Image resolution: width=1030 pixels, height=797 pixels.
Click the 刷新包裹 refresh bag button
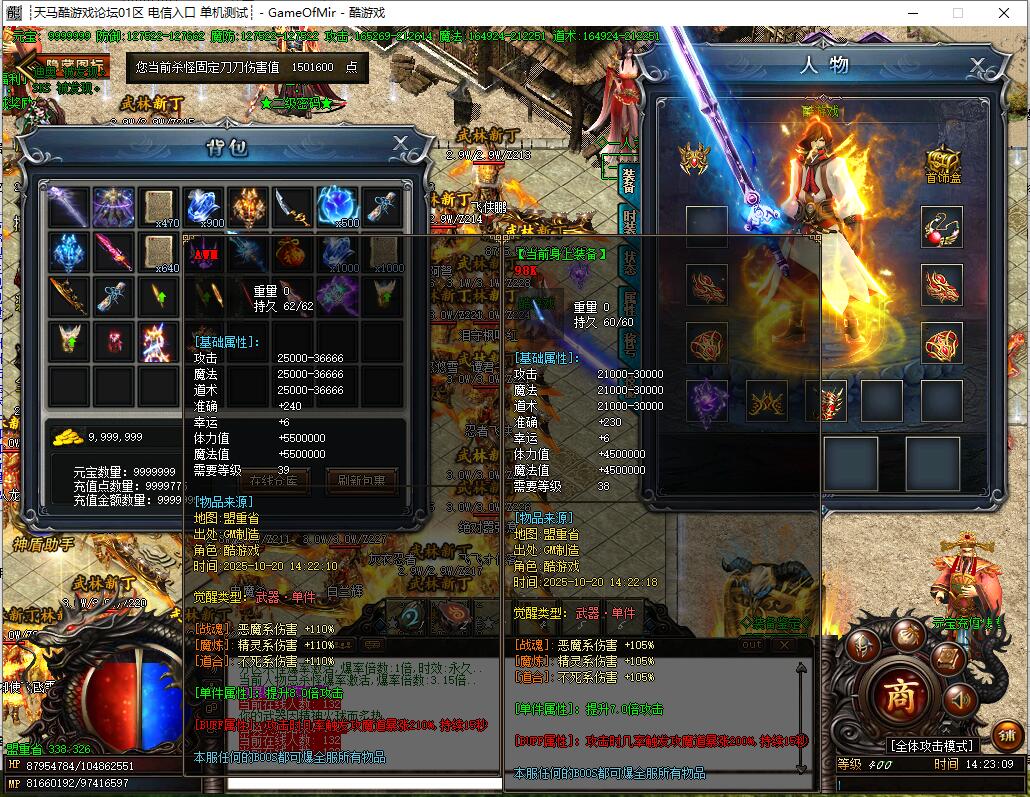point(361,480)
